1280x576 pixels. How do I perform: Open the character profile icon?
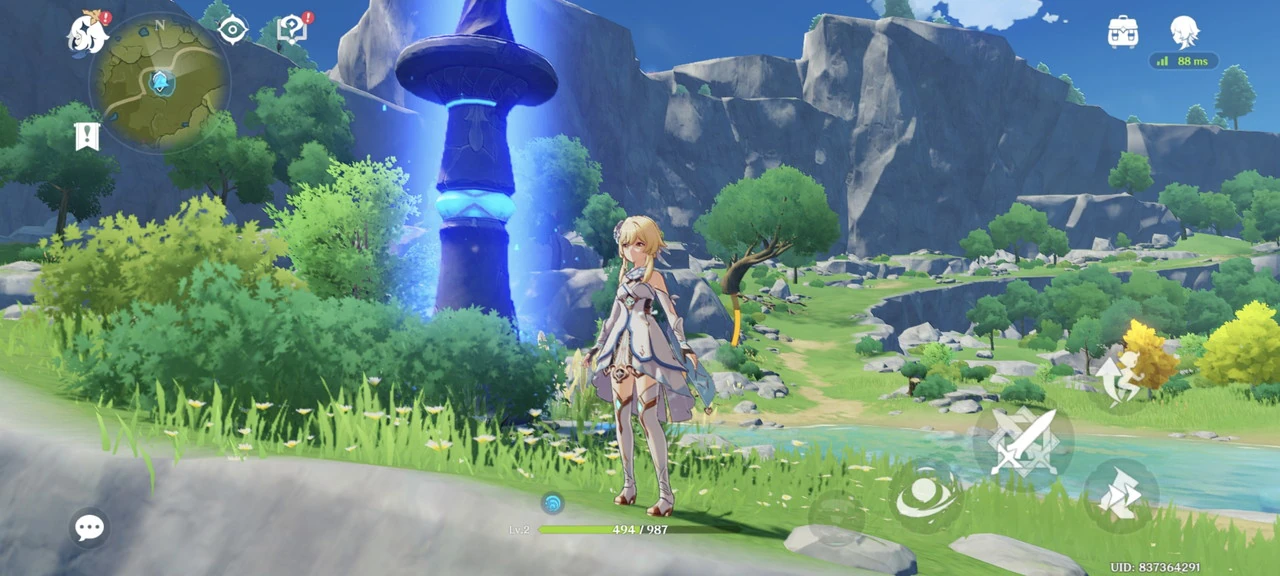point(1184,32)
